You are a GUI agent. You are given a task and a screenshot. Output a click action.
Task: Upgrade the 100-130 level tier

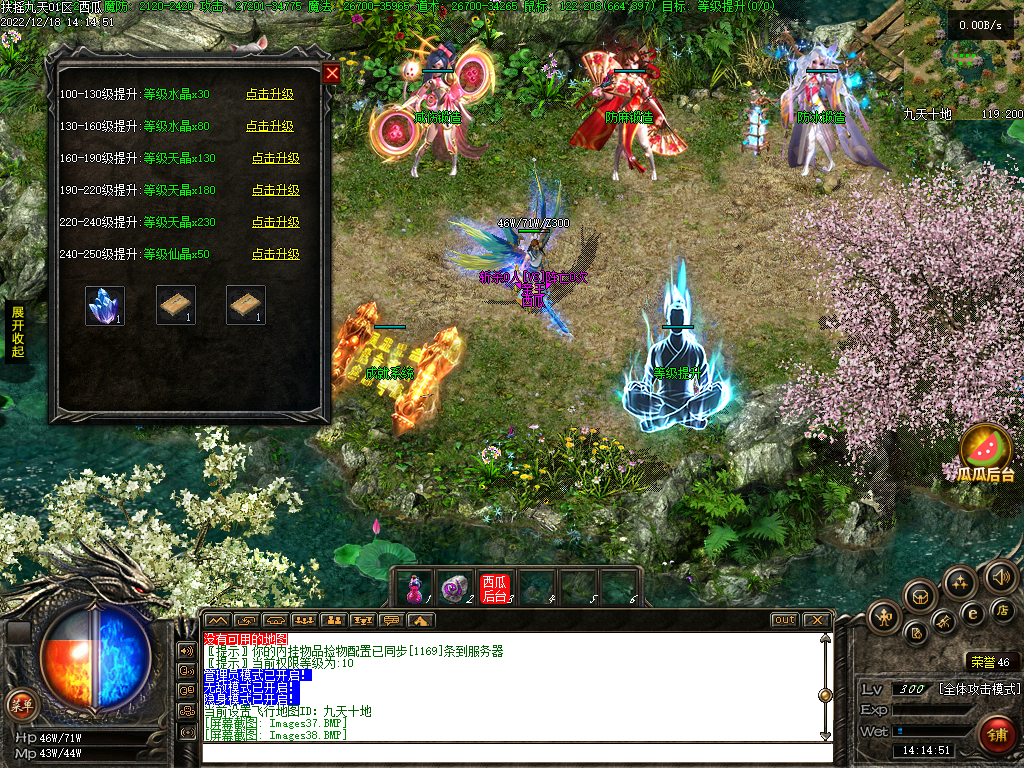click(270, 94)
